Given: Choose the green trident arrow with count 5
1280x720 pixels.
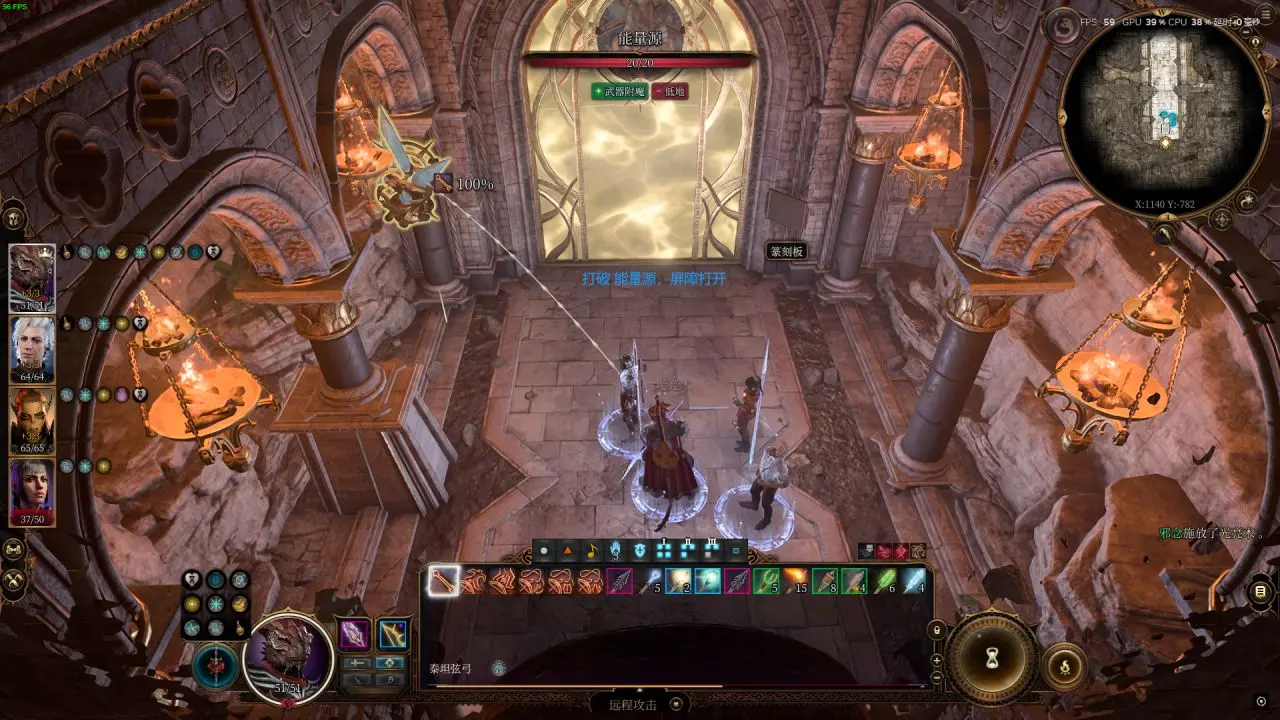Looking at the screenshot, I should 766,581.
